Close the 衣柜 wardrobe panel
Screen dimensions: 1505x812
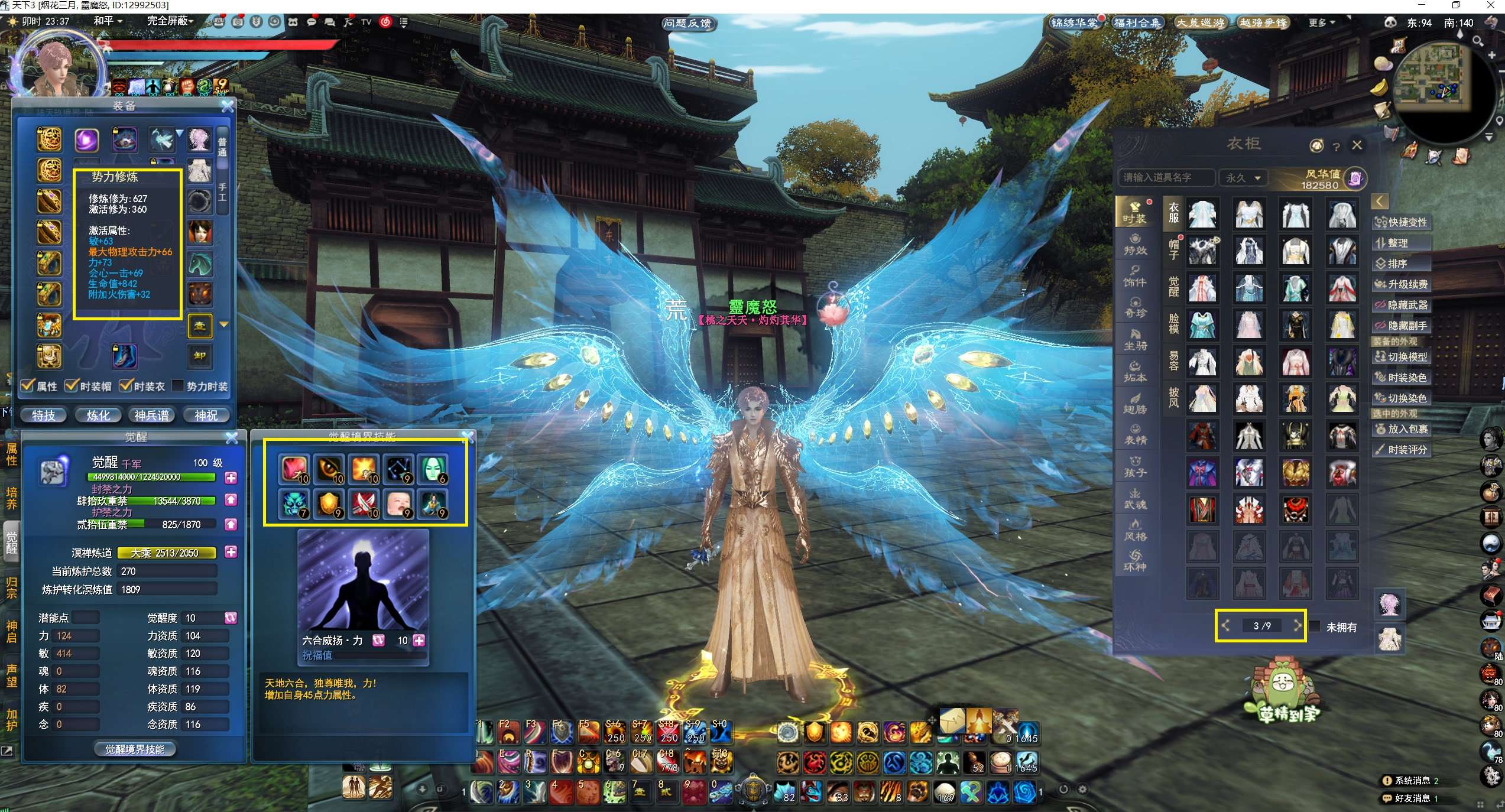pyautogui.click(x=1357, y=145)
